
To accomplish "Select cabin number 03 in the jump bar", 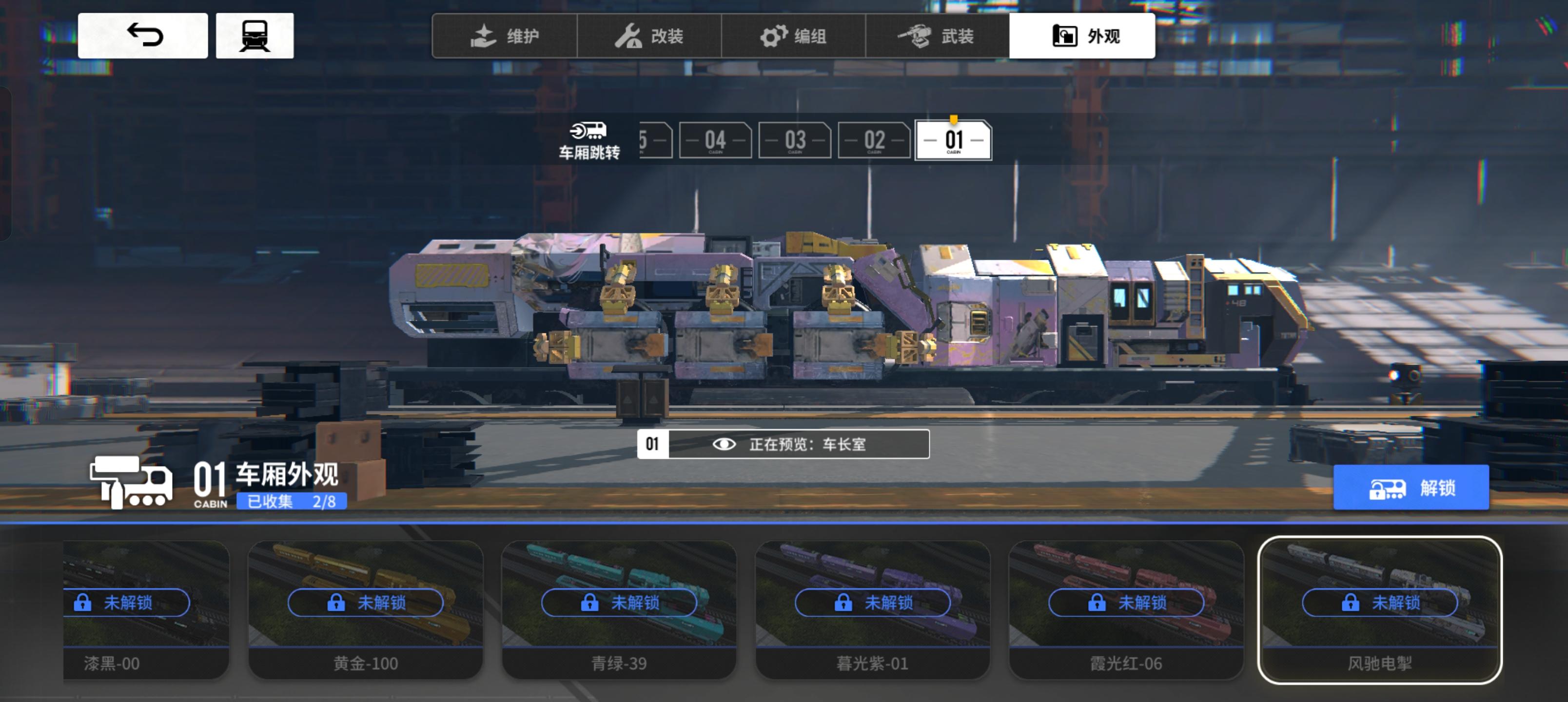I will (795, 140).
